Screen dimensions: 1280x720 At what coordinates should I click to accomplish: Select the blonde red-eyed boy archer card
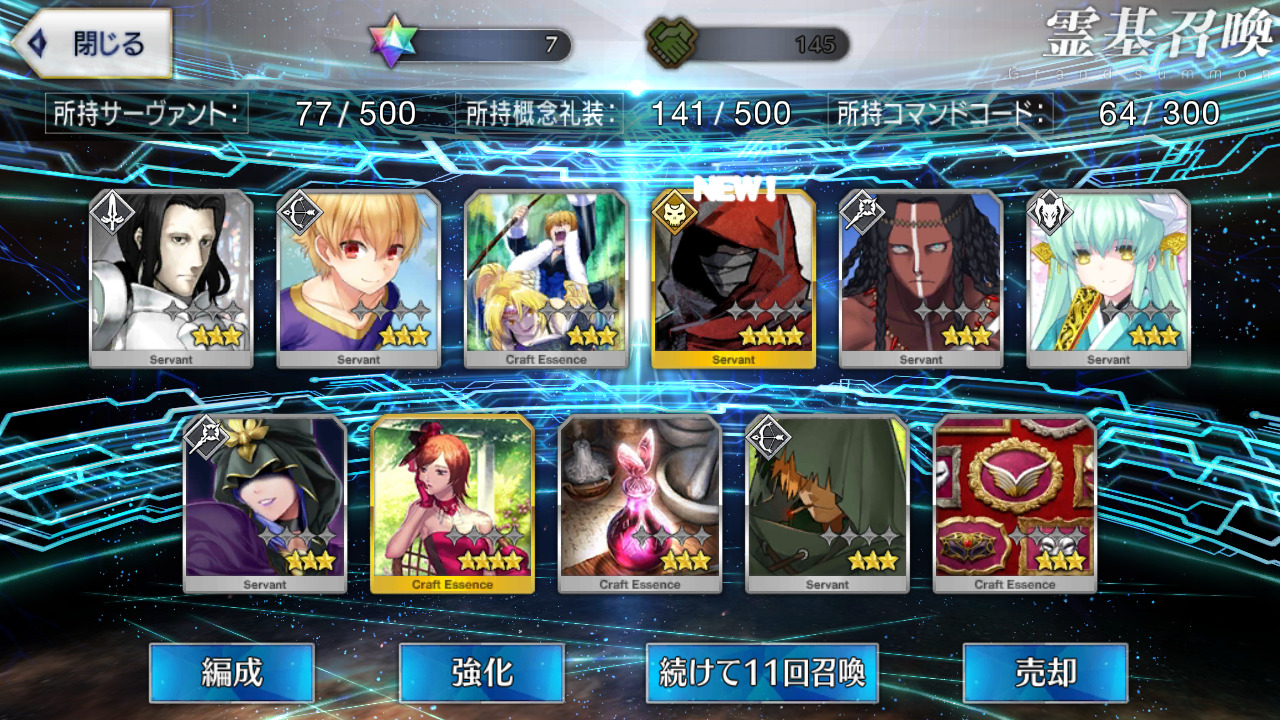pyautogui.click(x=358, y=278)
